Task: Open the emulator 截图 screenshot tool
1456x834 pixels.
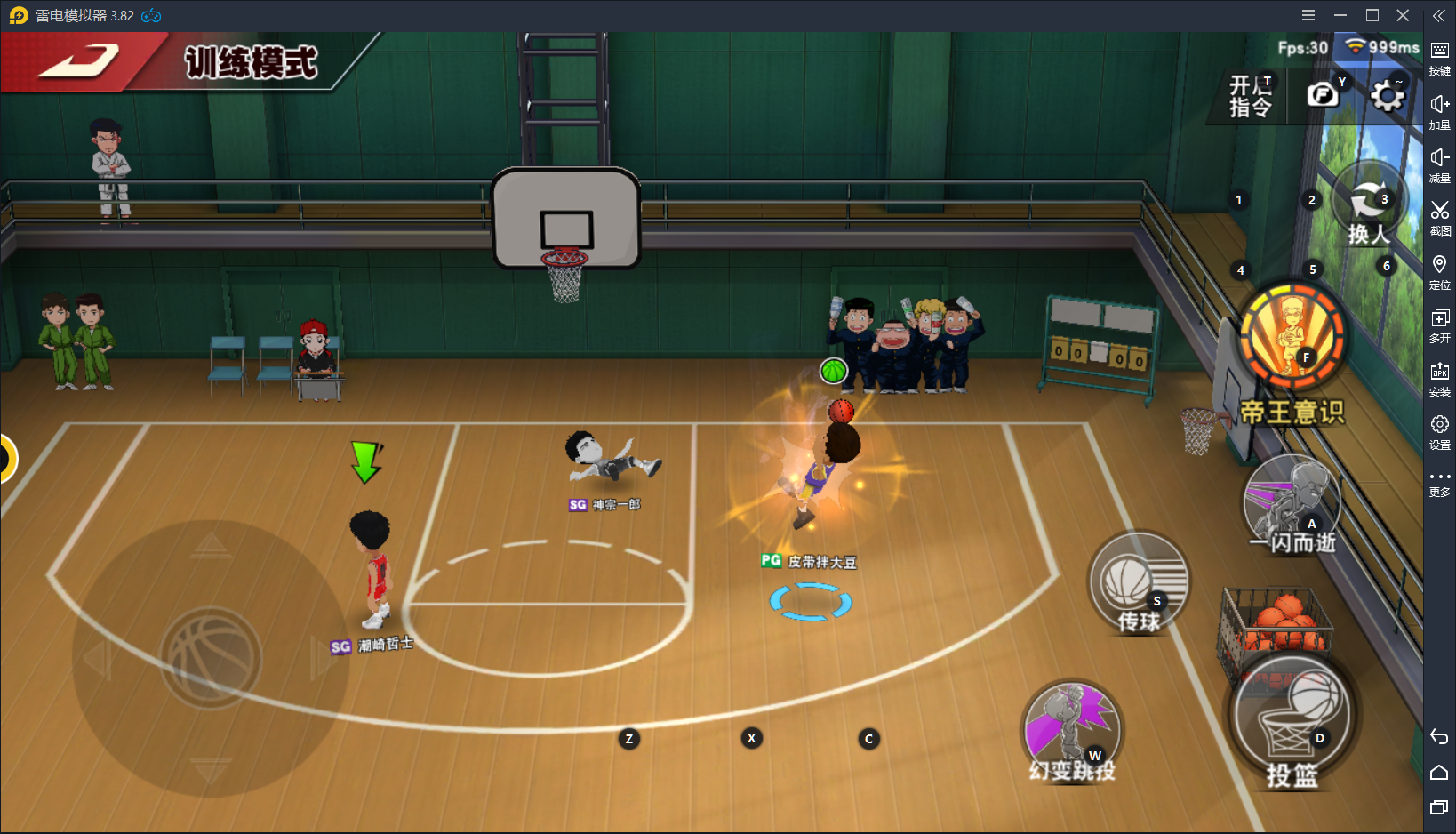Action: [1439, 217]
